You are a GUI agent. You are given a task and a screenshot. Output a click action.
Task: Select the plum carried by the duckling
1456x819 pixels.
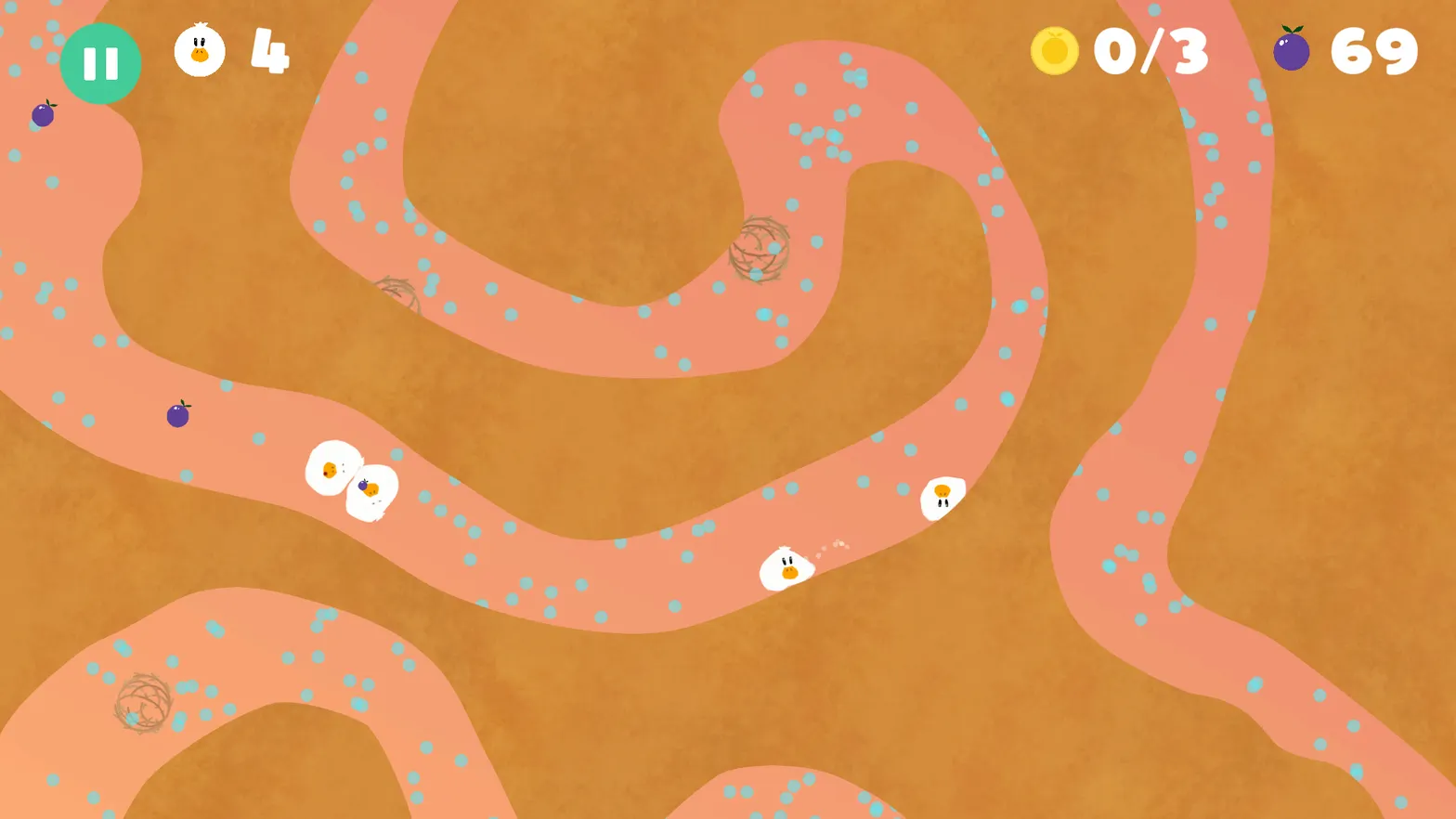[x=365, y=485]
